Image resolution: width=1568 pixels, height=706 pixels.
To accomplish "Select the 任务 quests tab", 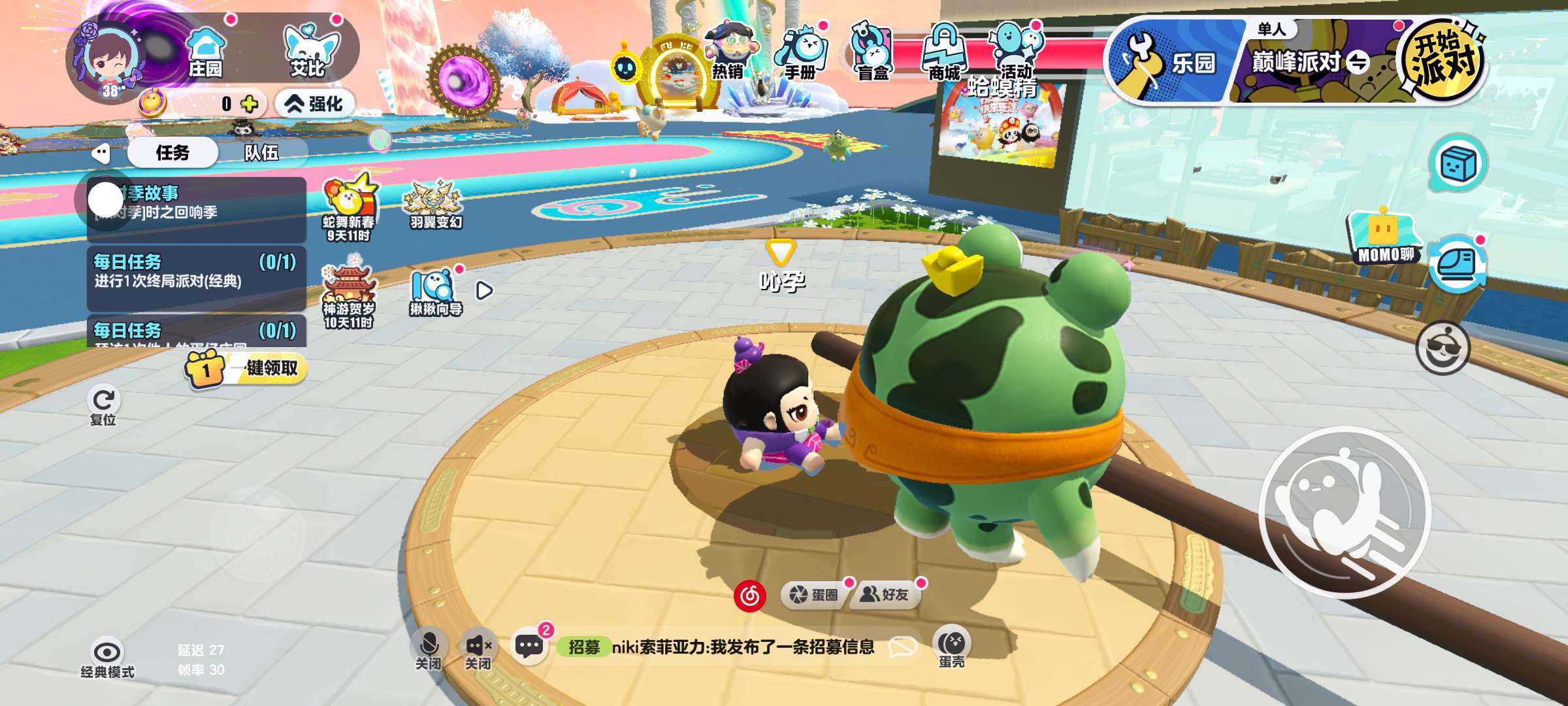I will point(172,153).
